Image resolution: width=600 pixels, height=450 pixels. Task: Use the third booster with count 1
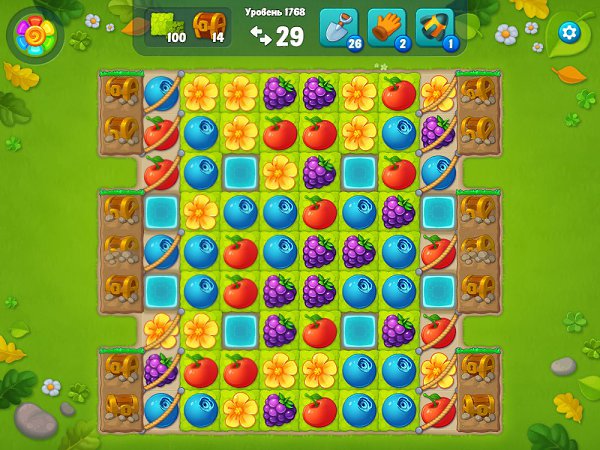(435, 28)
